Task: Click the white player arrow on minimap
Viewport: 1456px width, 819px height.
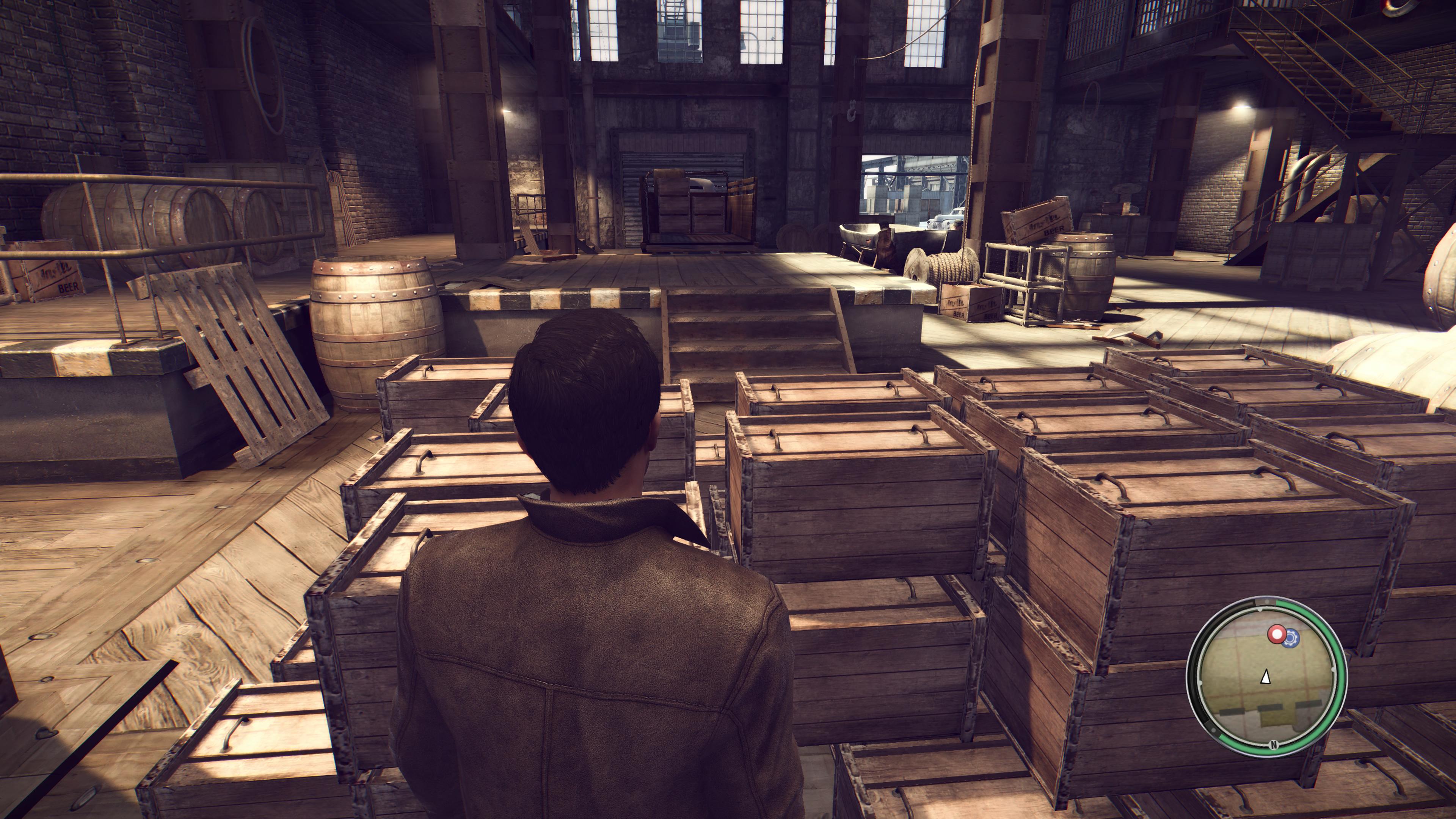Action: (x=1266, y=676)
